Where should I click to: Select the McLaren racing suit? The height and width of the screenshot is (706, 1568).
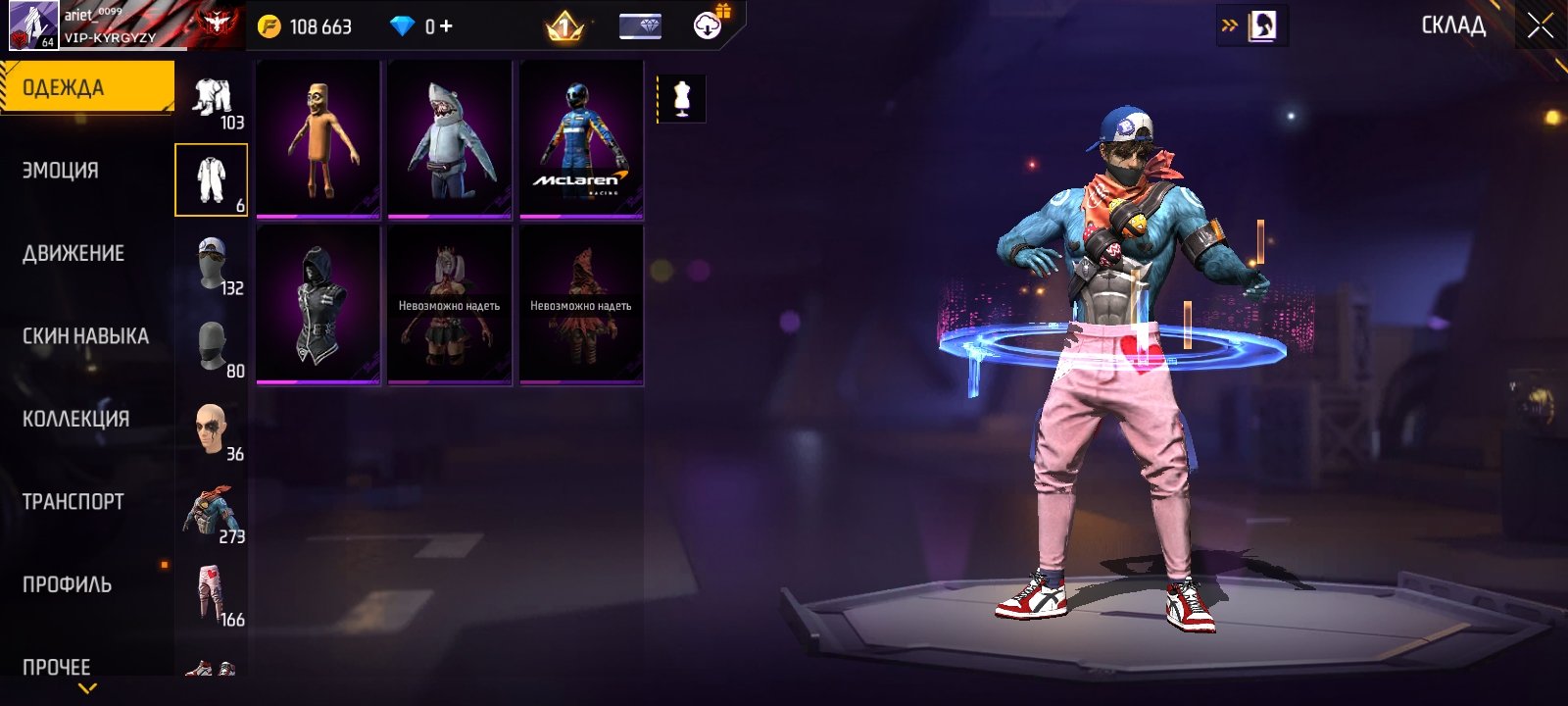pos(581,138)
